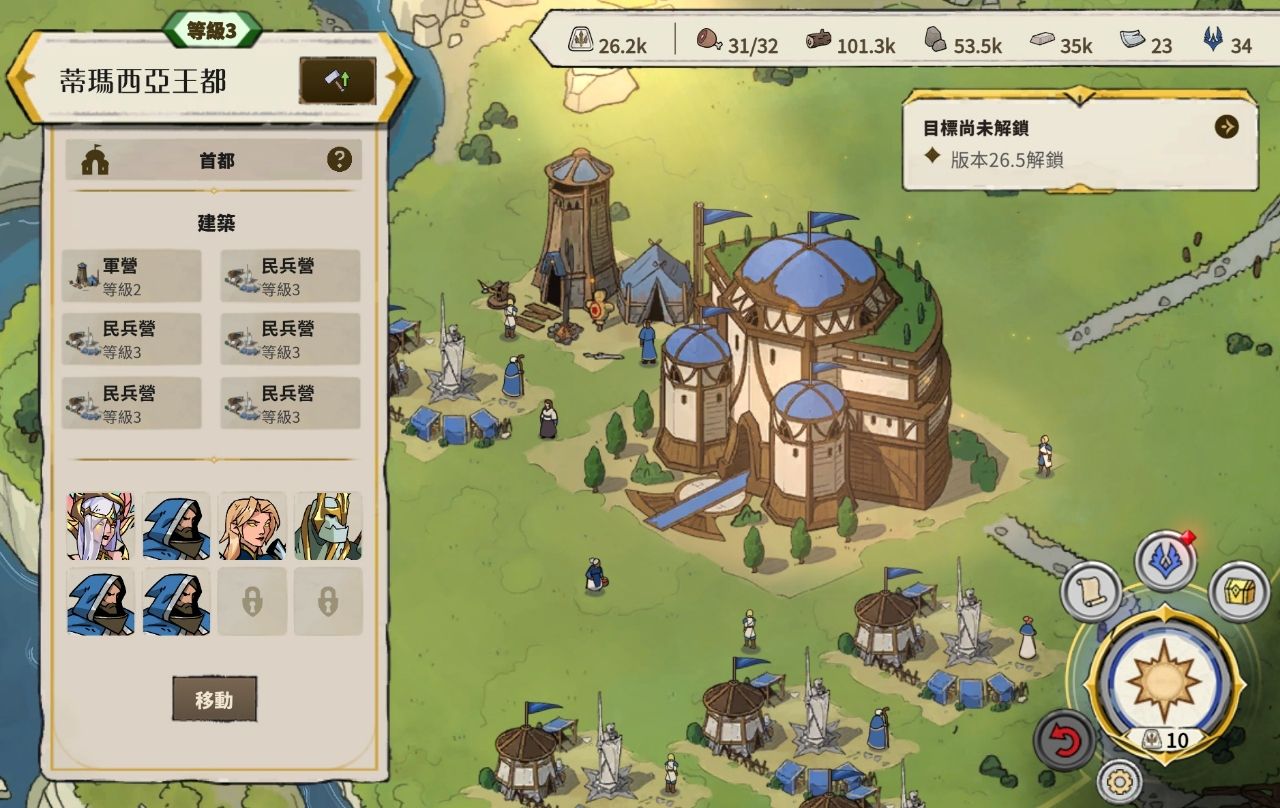Open the blue crest icon with notification
This screenshot has height=808, width=1280.
(x=1164, y=562)
